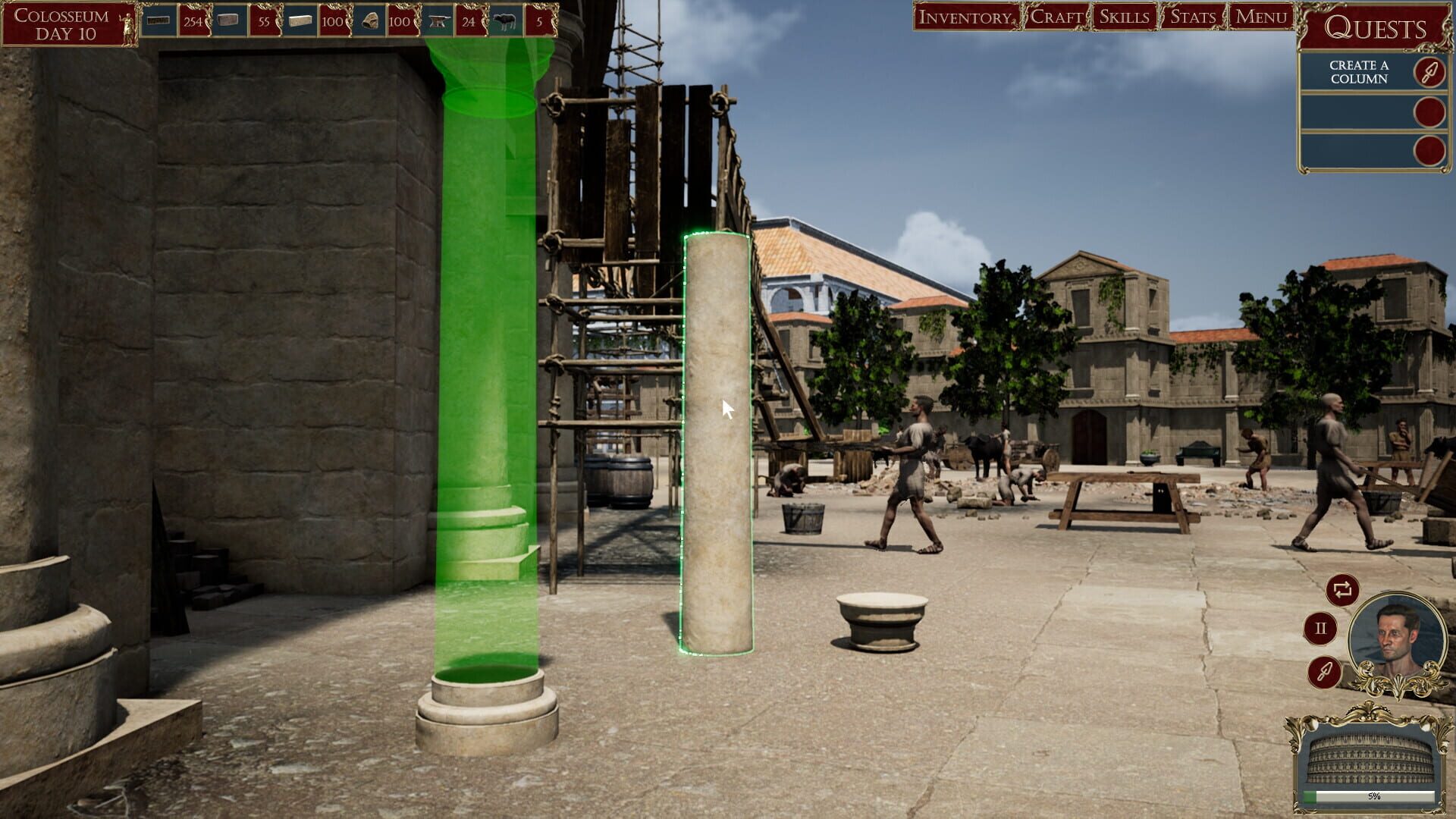Click the trowel icon on the Create a Column quest
The image size is (1456, 819).
1429,73
